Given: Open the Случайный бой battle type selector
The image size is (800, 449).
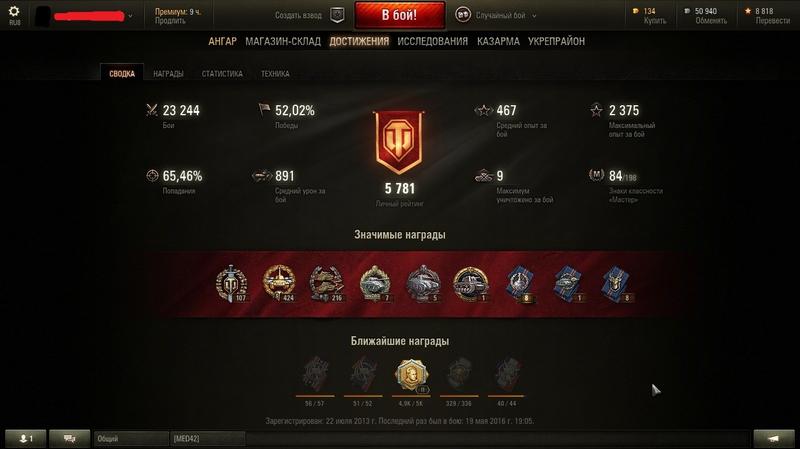Looking at the screenshot, I should pyautogui.click(x=495, y=15).
